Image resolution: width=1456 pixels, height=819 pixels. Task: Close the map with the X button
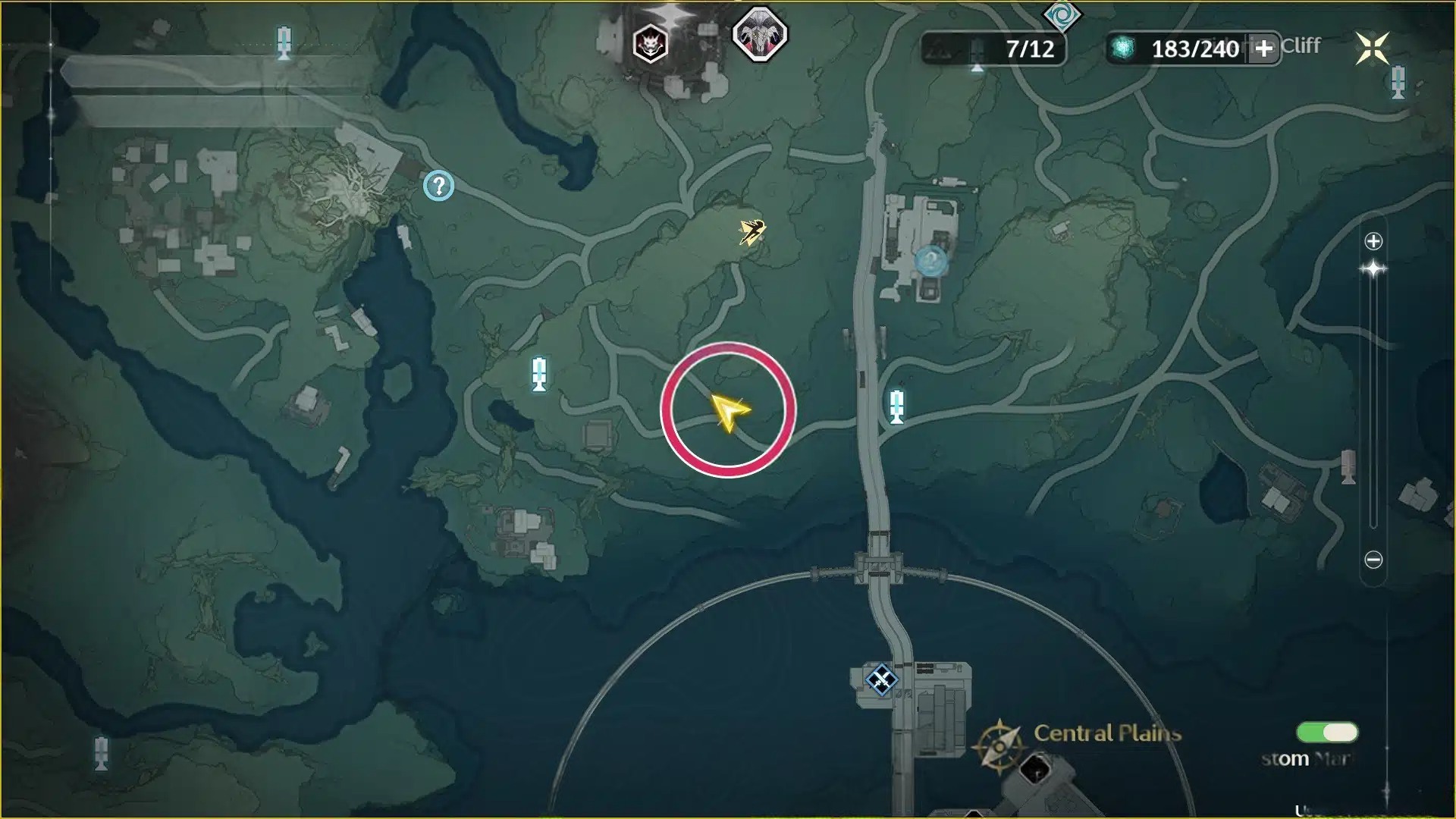[1372, 49]
